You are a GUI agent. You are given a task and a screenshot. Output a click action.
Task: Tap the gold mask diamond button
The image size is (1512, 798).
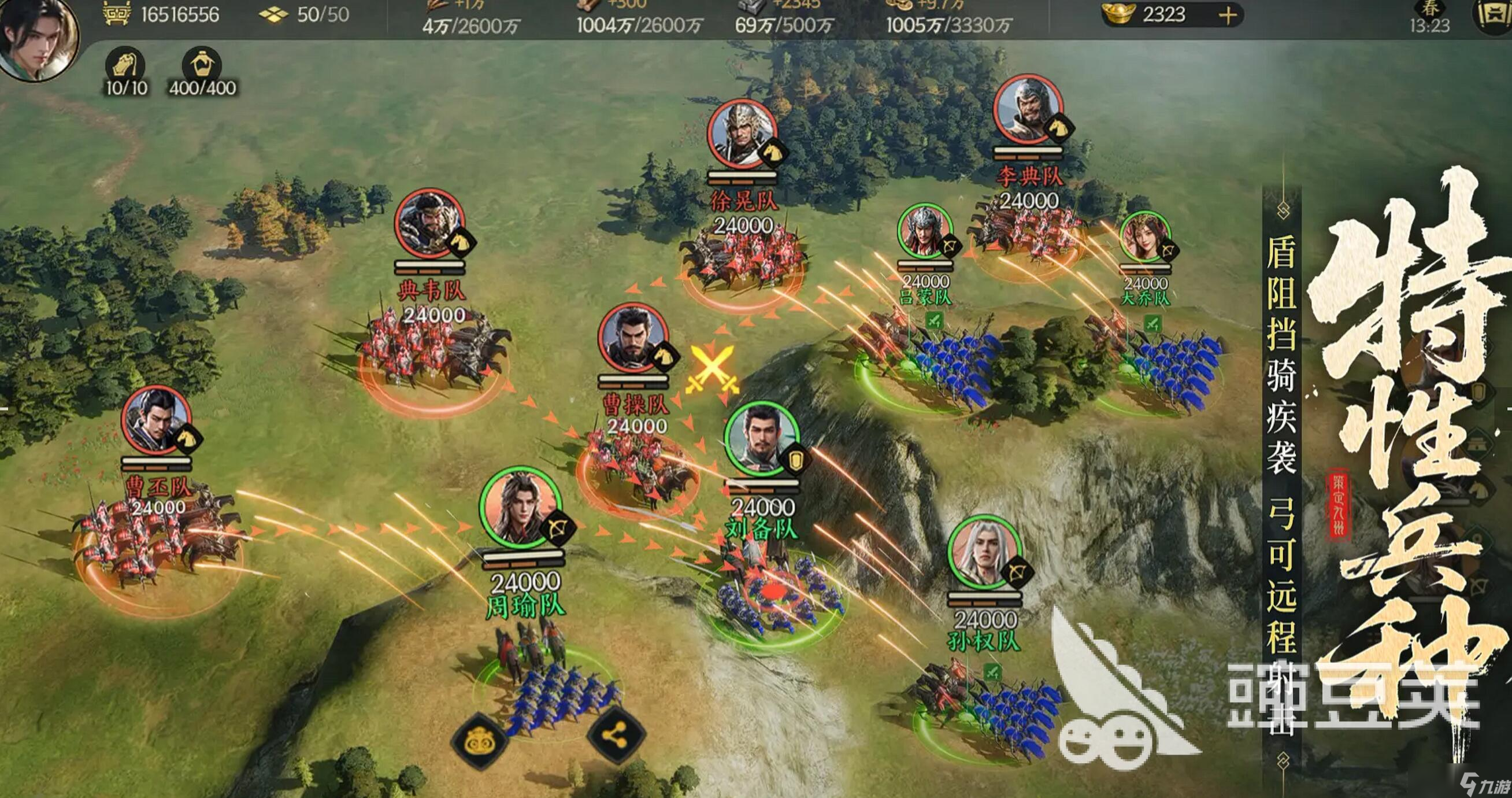click(x=479, y=742)
